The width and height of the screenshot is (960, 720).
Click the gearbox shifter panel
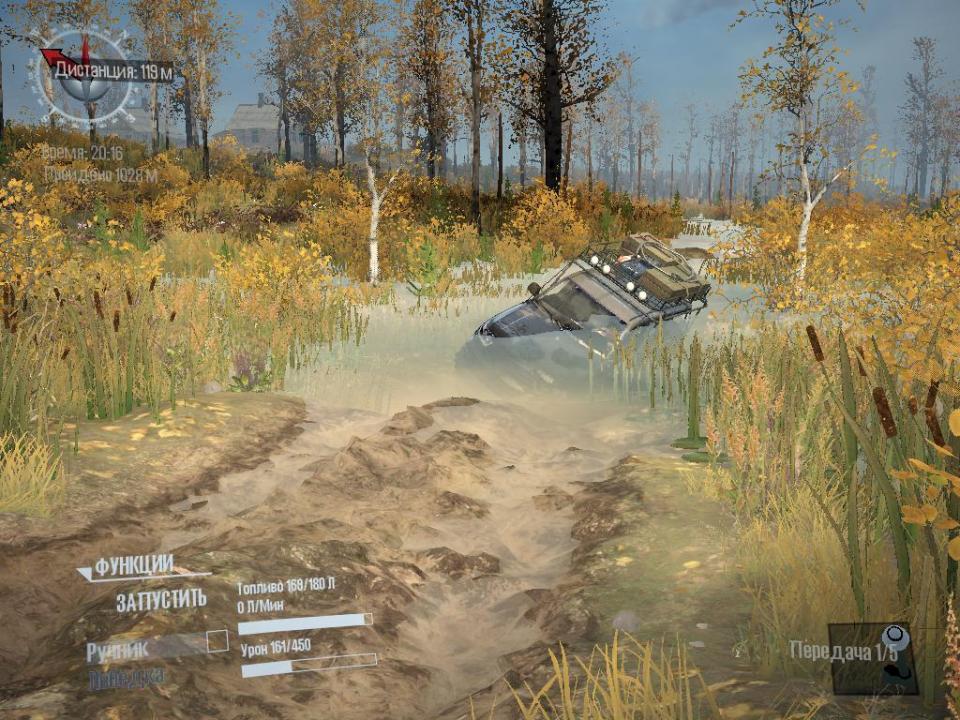pos(872,658)
